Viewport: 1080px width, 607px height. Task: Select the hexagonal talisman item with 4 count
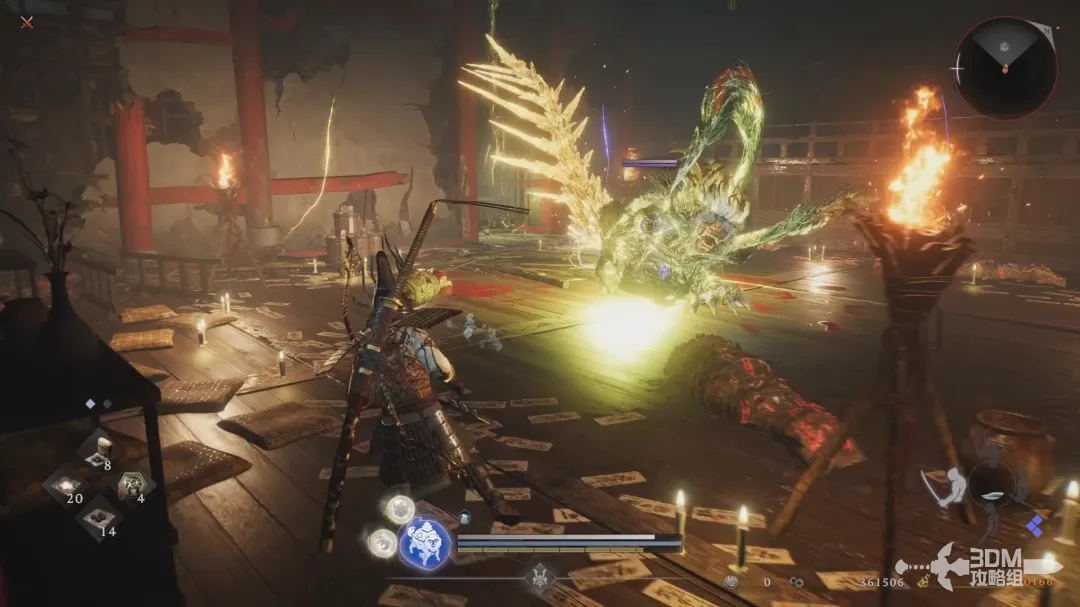tap(131, 485)
